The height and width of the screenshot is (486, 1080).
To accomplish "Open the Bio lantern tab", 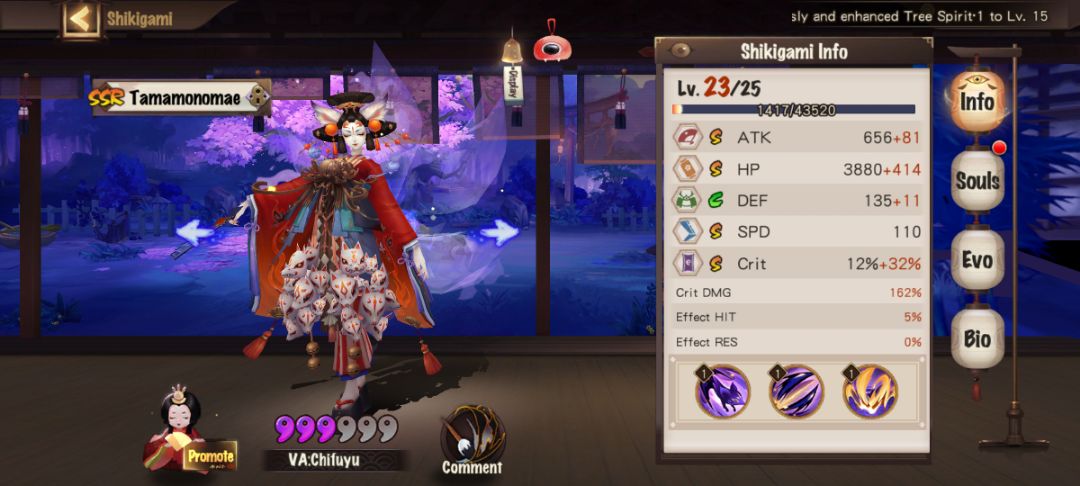I will (977, 339).
